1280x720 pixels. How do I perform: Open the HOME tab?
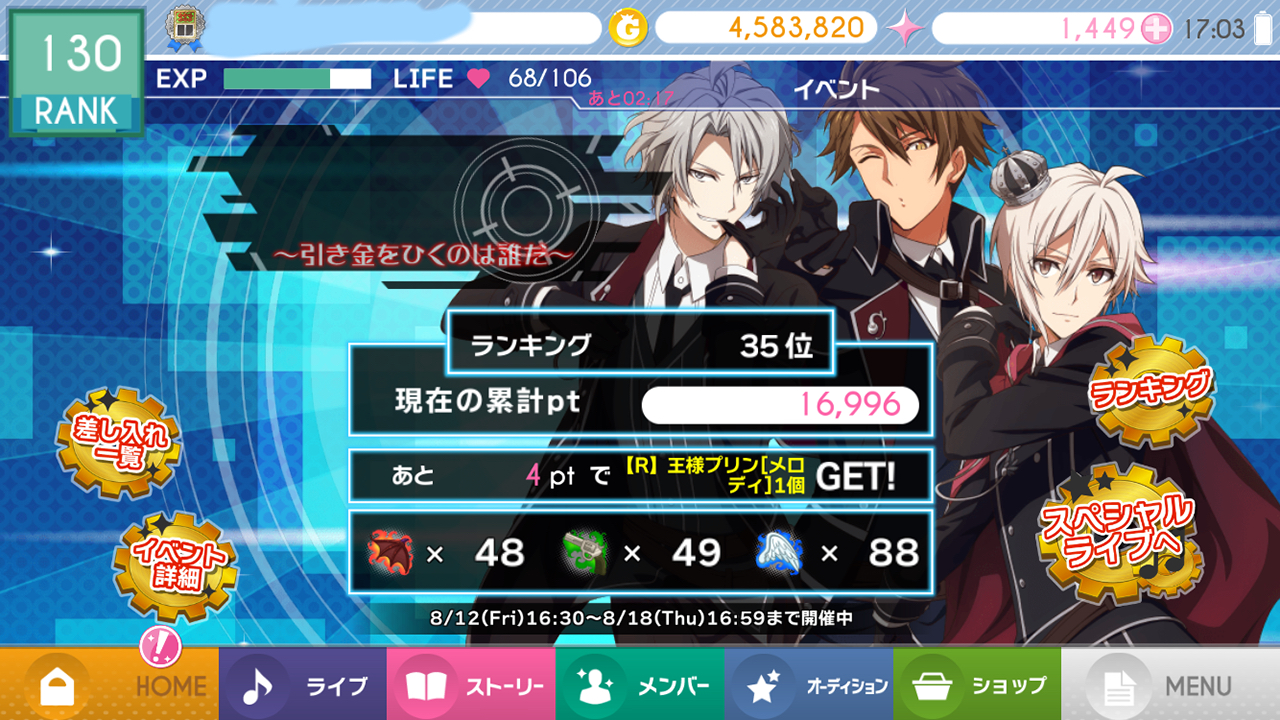(110, 685)
